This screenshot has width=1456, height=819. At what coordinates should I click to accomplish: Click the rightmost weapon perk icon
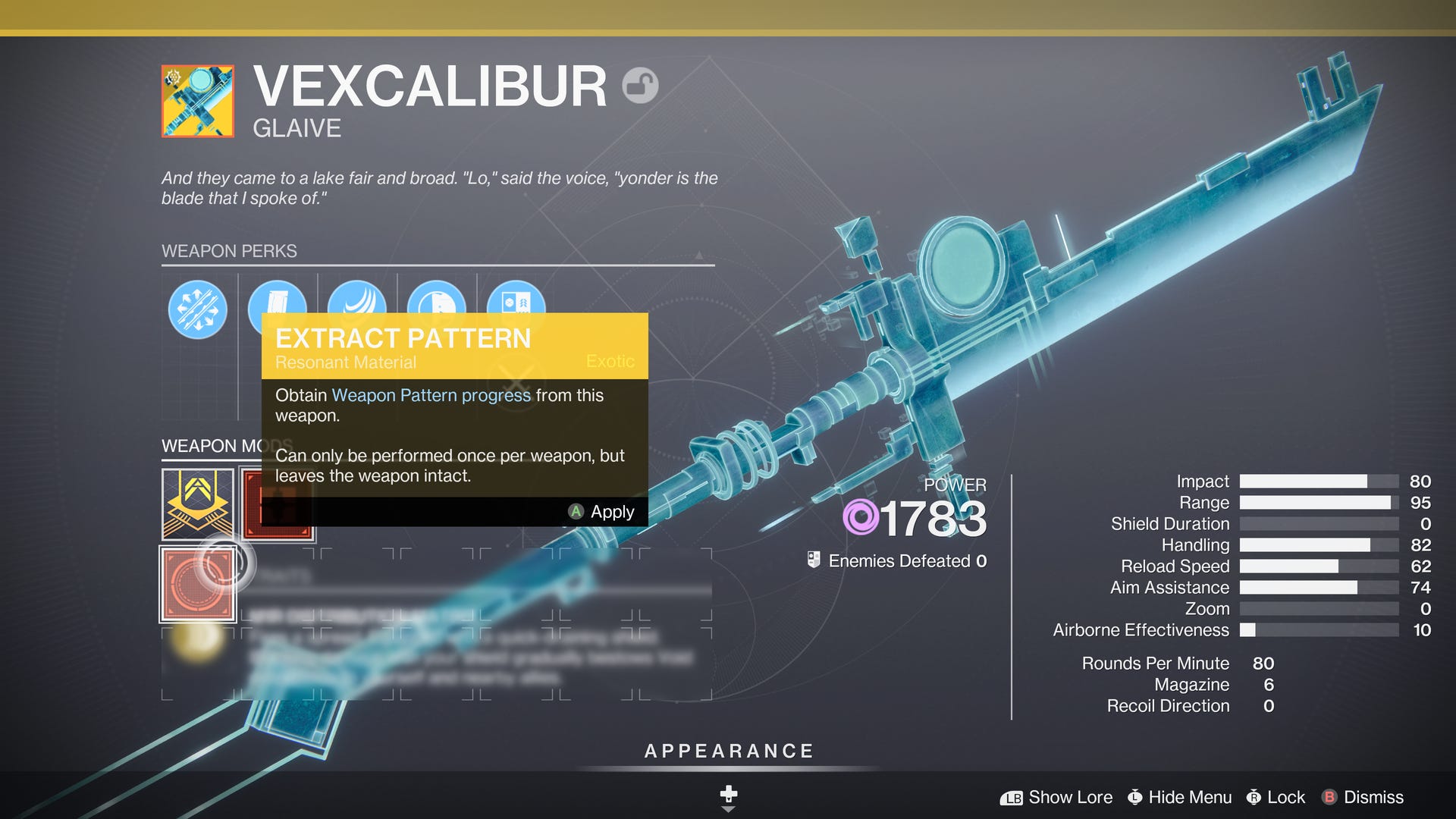[x=516, y=306]
